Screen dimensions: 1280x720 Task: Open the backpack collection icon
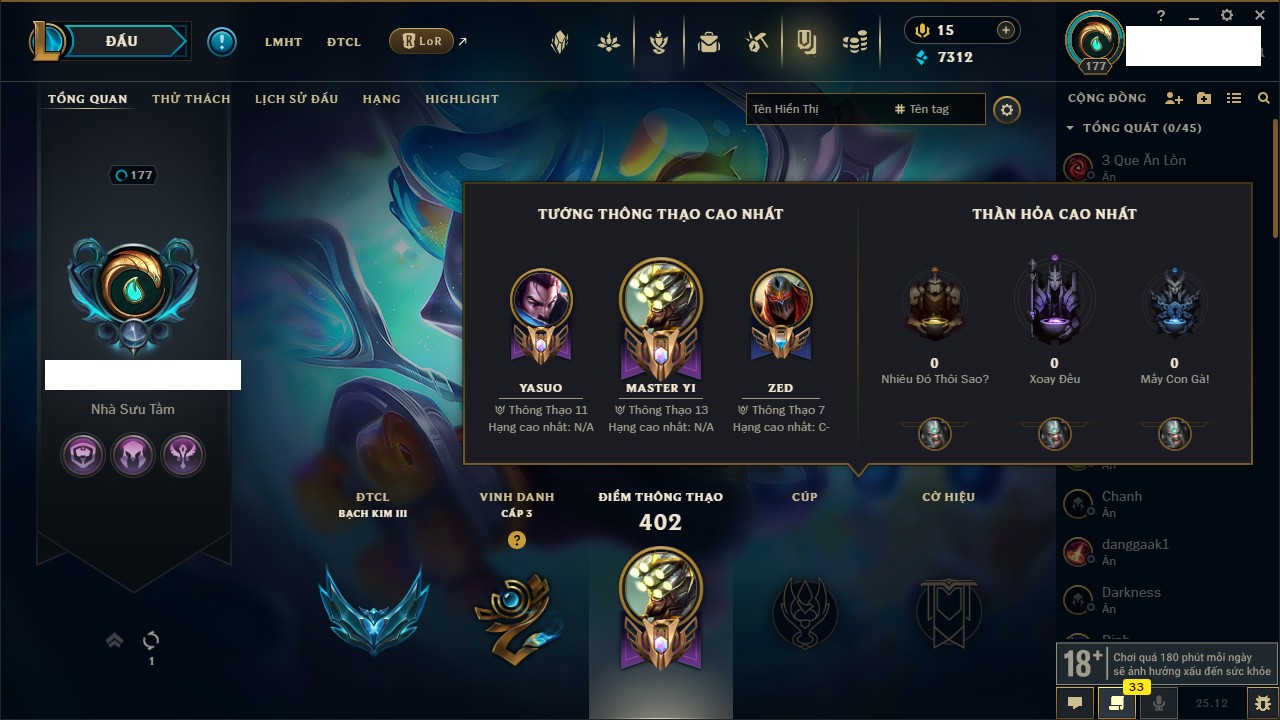pos(709,42)
